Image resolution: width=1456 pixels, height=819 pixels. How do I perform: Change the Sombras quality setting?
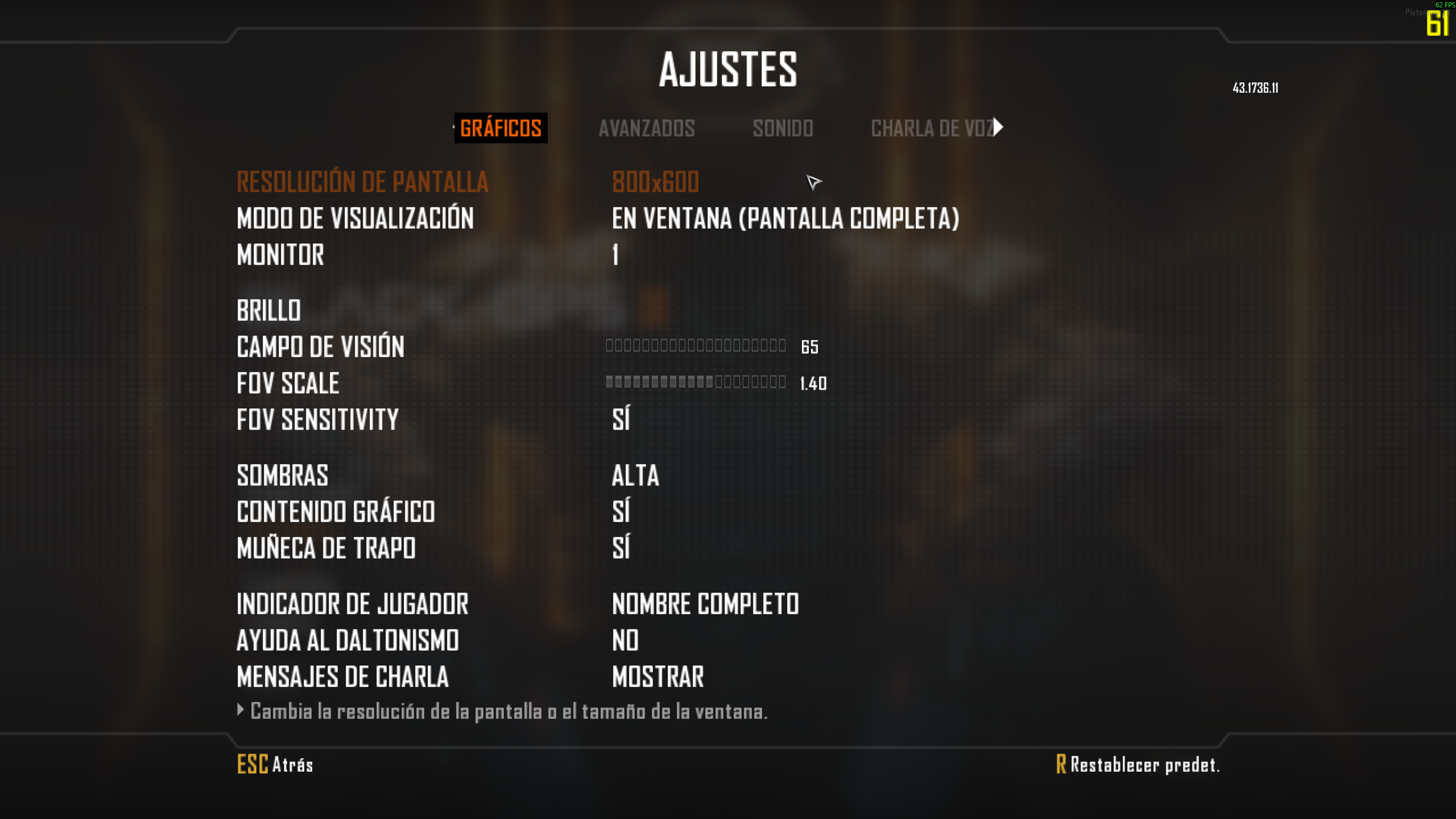click(635, 475)
